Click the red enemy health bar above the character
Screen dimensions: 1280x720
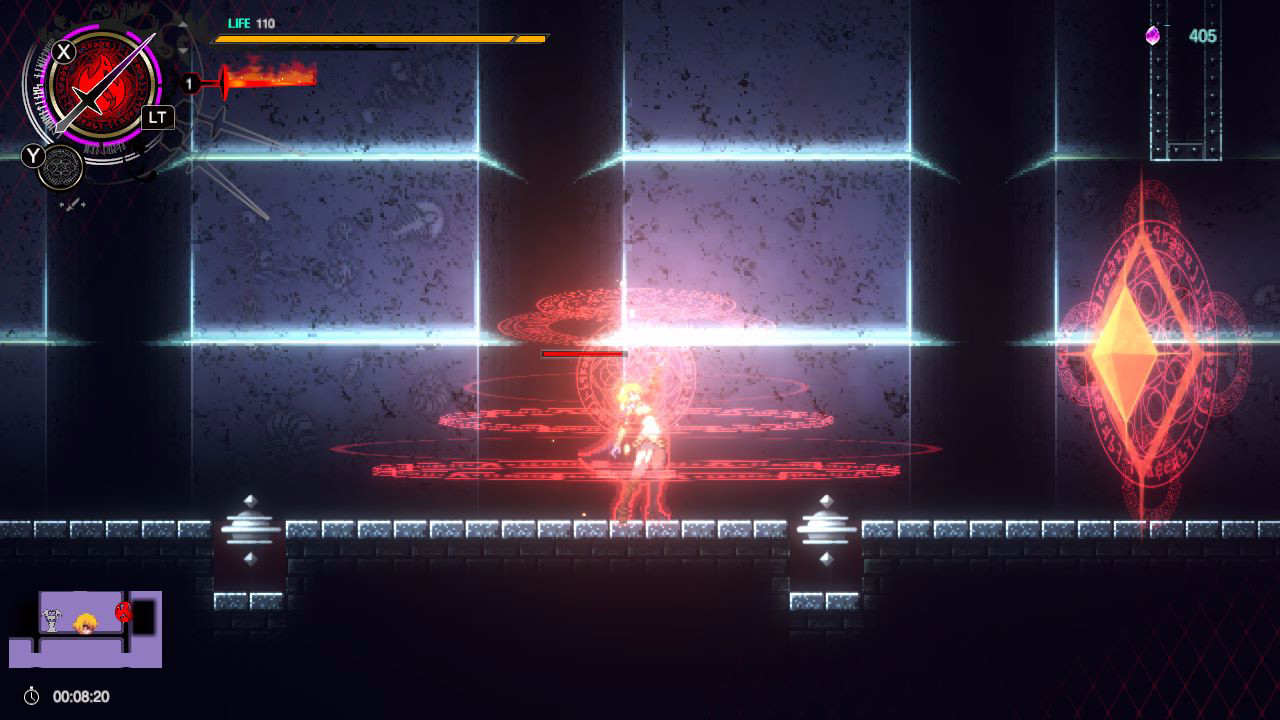(584, 354)
